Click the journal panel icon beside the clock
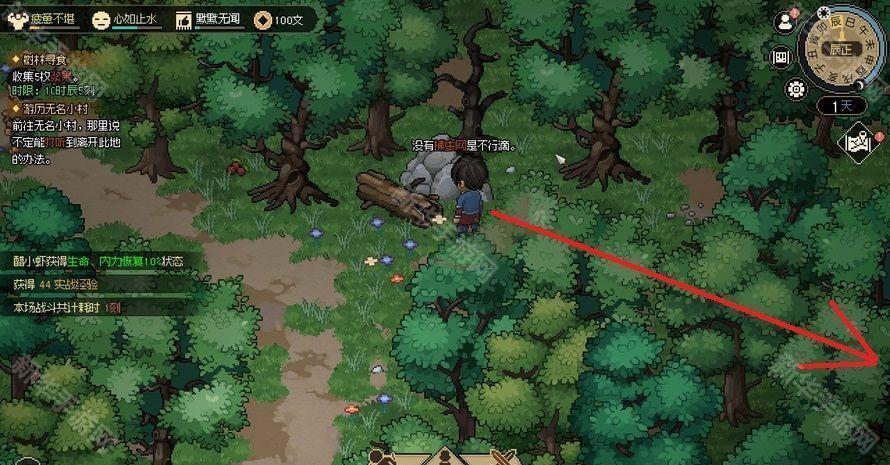Image resolution: width=890 pixels, height=465 pixels. [783, 56]
